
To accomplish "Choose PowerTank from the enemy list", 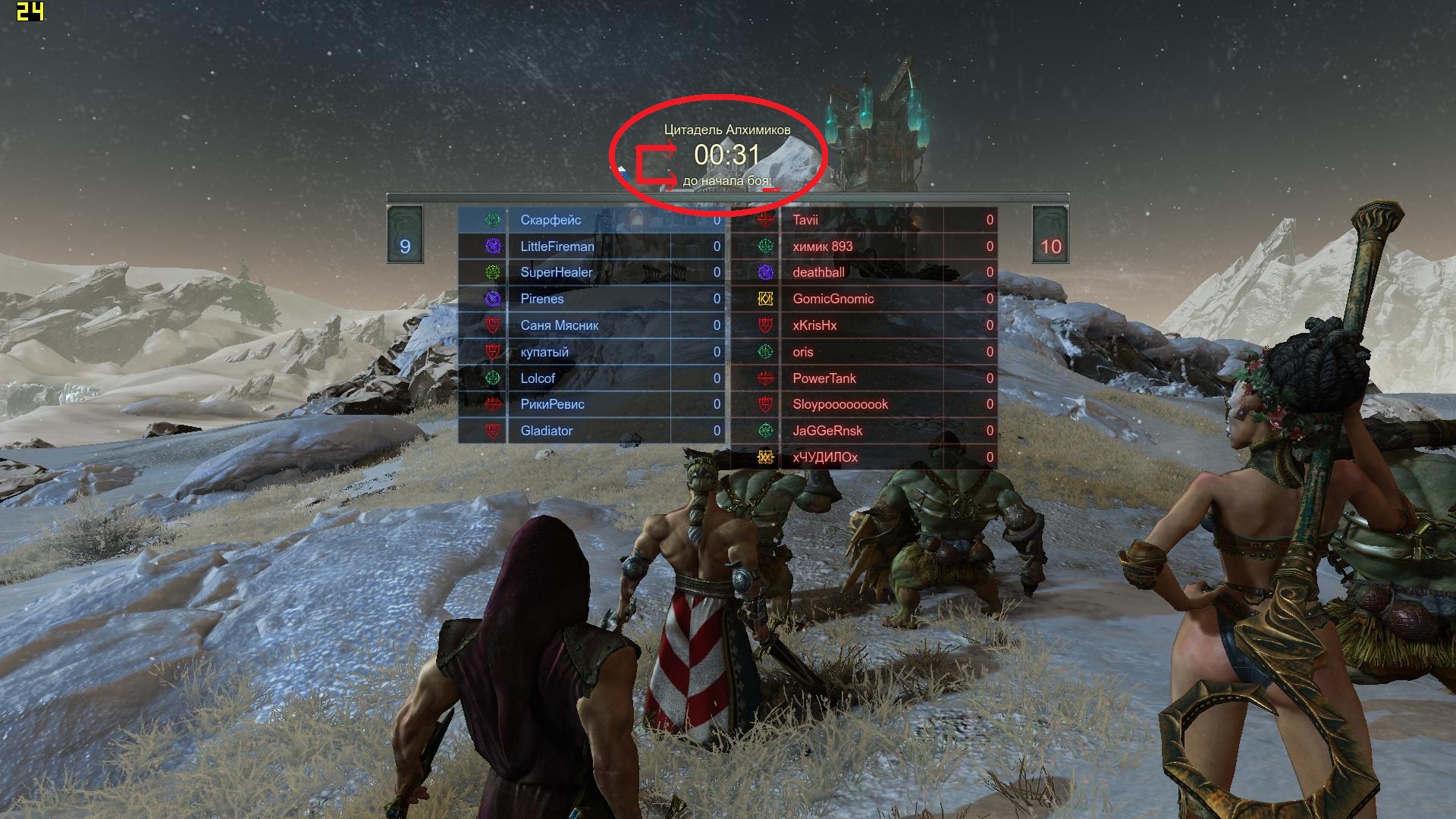I will (824, 378).
